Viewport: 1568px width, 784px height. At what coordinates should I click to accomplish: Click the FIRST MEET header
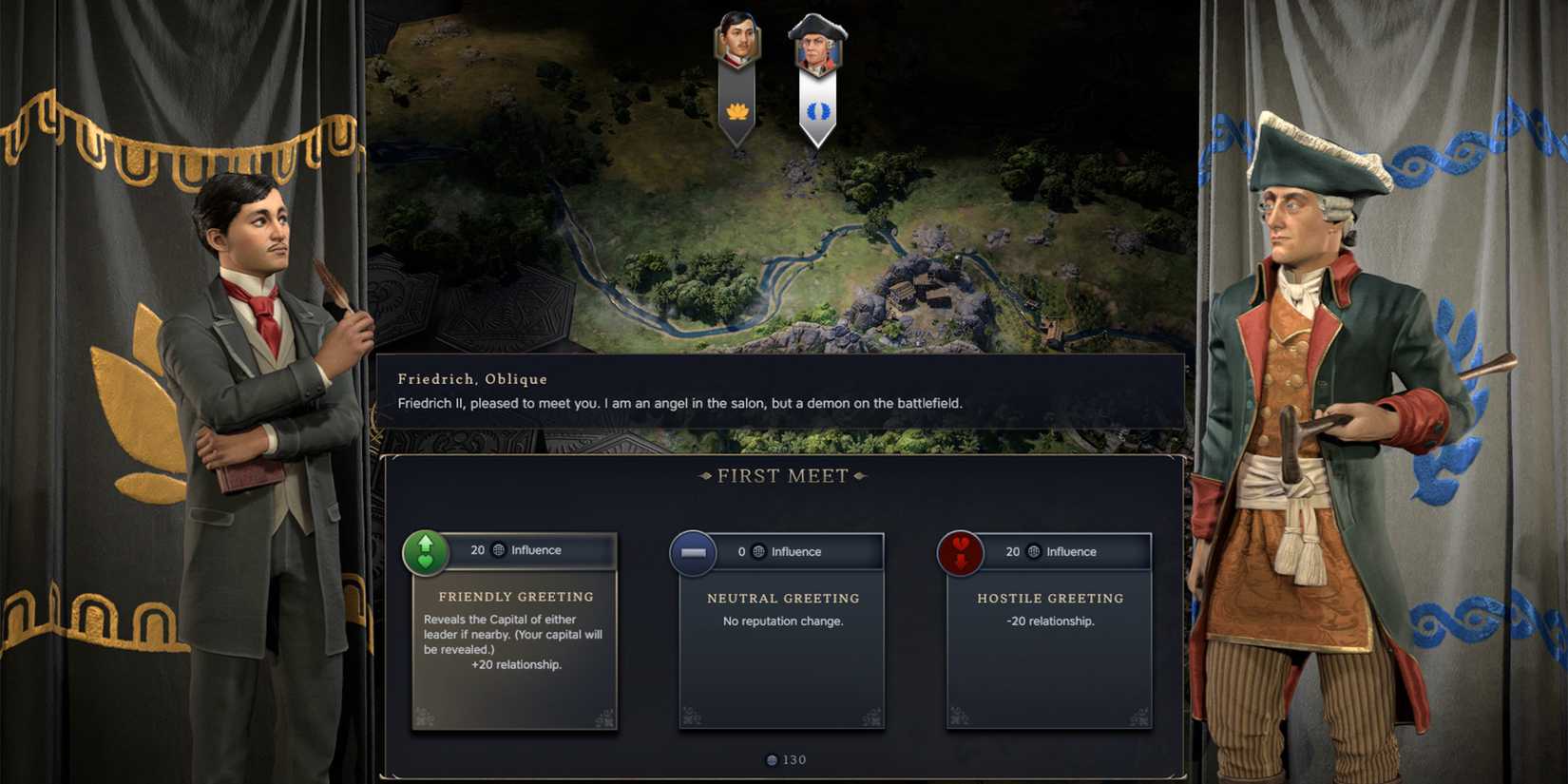pyautogui.click(x=781, y=475)
